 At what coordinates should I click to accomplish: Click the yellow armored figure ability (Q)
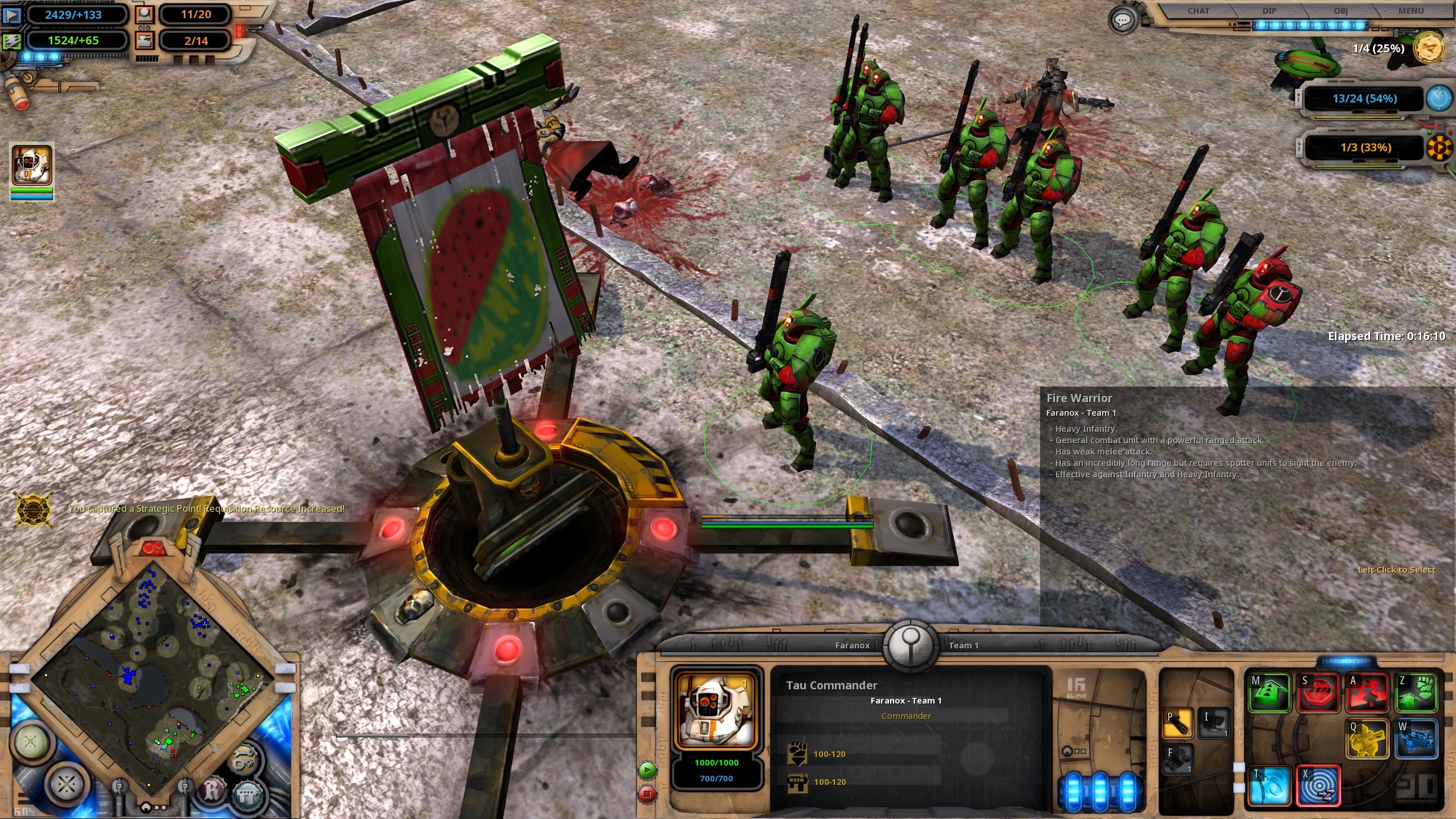[1367, 739]
